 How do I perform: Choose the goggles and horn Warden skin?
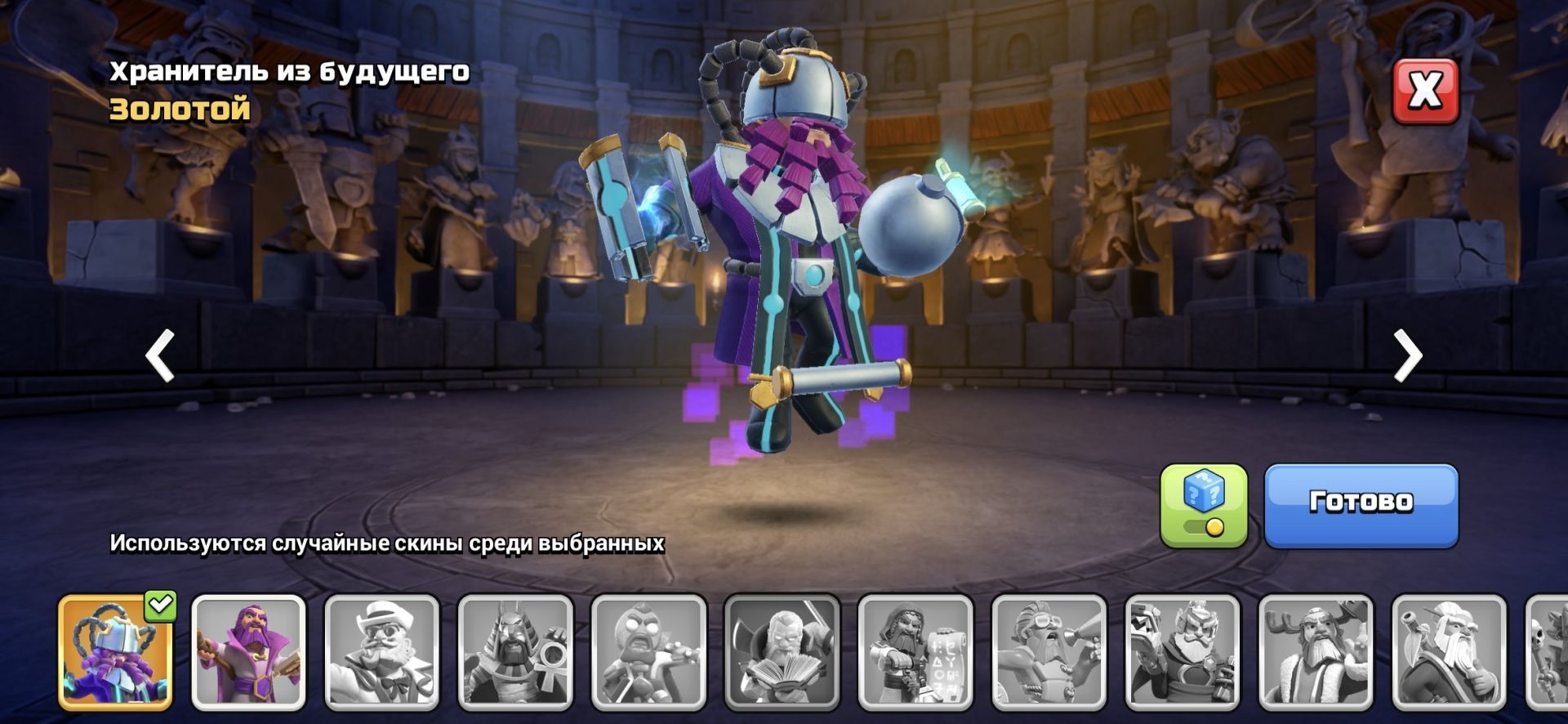(1049, 651)
